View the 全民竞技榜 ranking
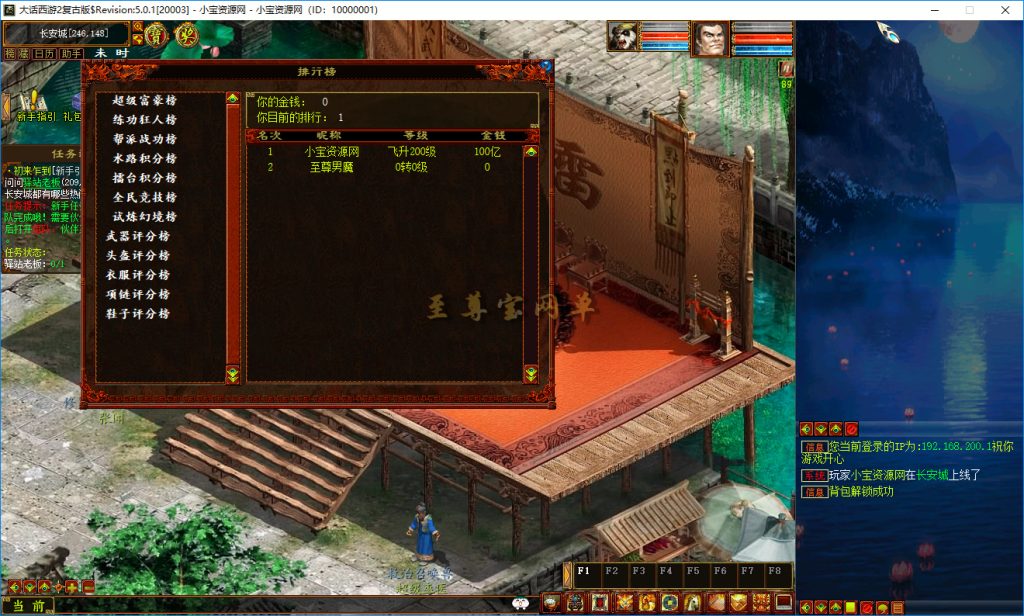Viewport: 1024px width, 616px height. pyautogui.click(x=144, y=197)
